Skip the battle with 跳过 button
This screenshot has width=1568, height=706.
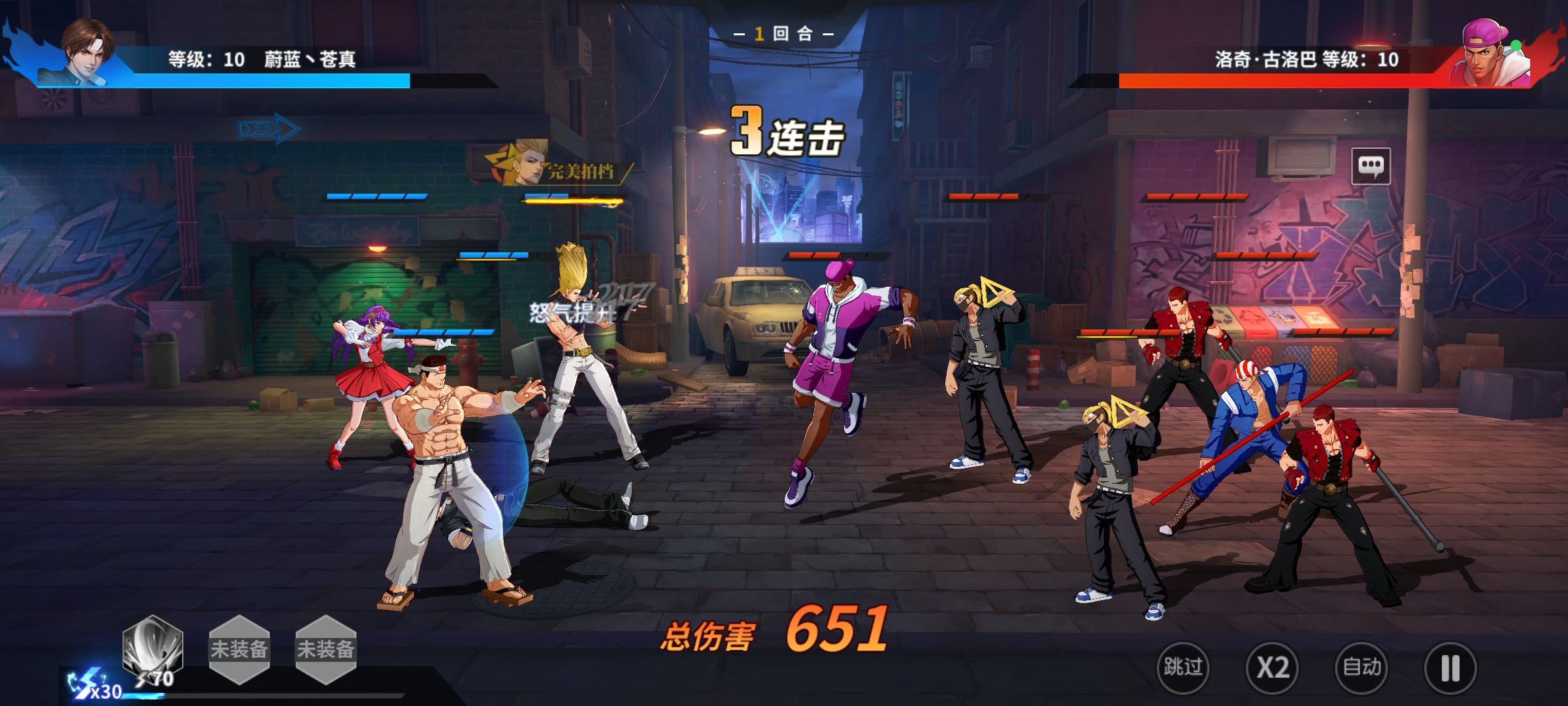click(x=1183, y=667)
